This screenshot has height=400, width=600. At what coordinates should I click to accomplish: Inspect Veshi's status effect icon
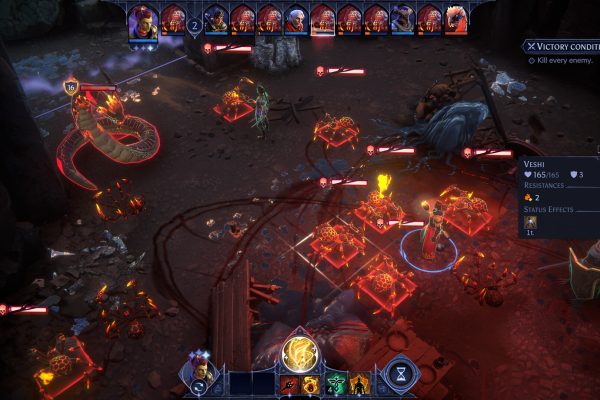coord(530,222)
